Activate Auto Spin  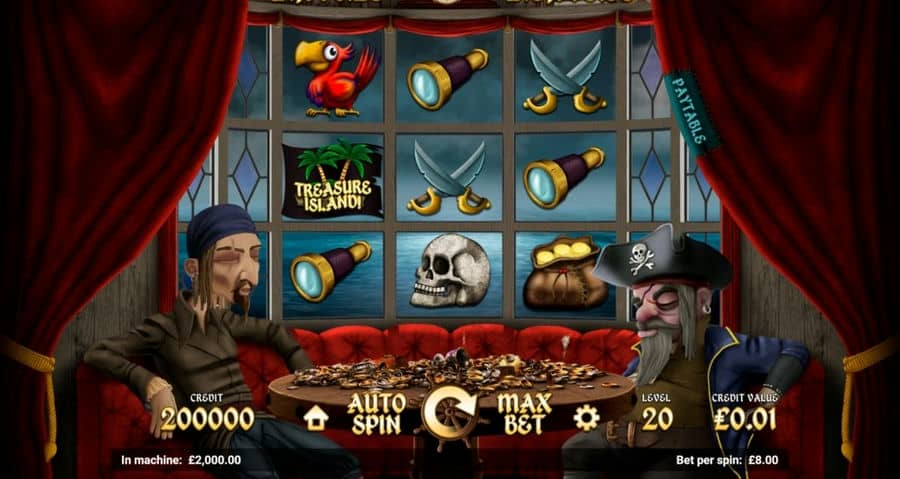coord(376,413)
